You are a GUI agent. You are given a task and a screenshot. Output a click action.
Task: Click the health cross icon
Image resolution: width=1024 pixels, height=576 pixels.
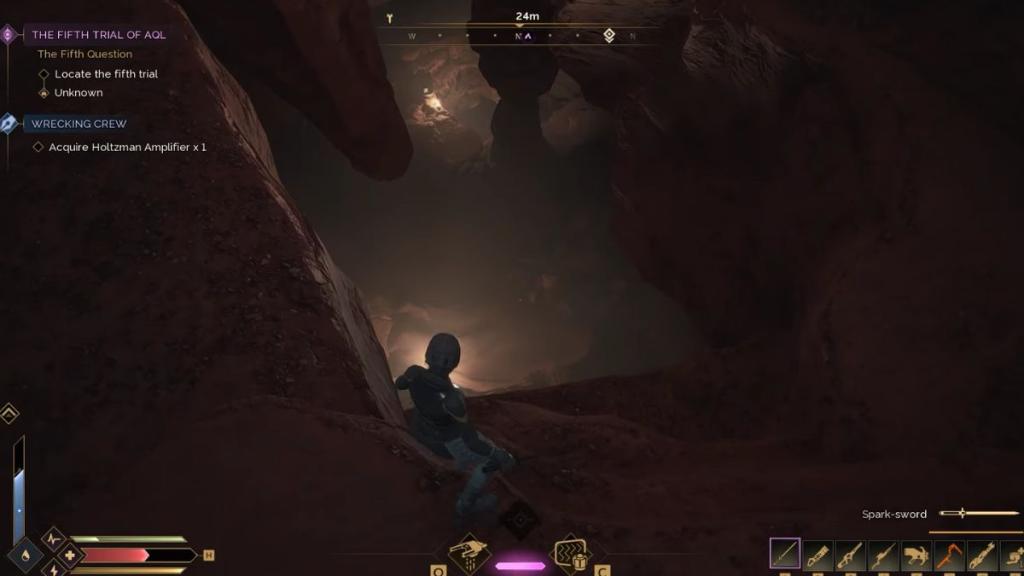[x=69, y=555]
